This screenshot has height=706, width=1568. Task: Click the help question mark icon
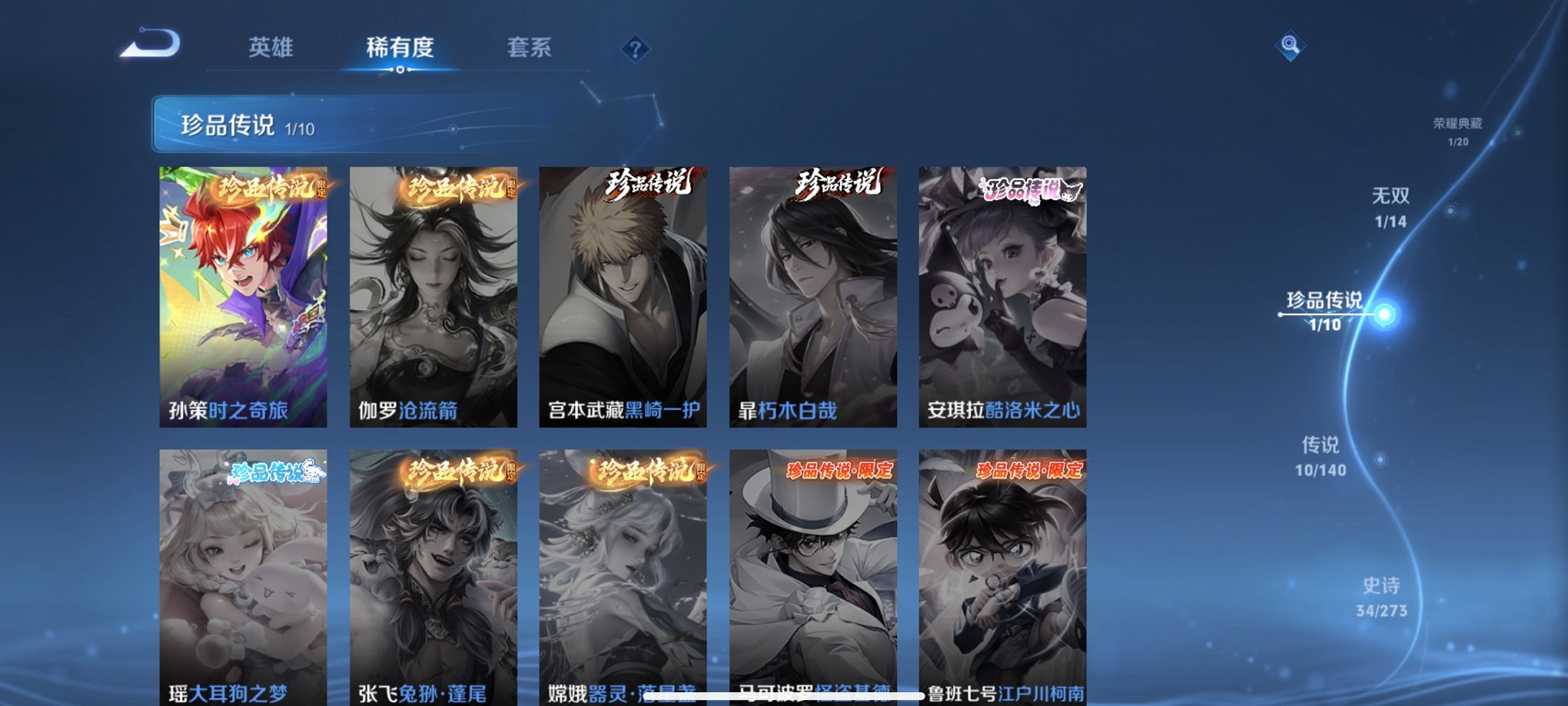coord(635,49)
